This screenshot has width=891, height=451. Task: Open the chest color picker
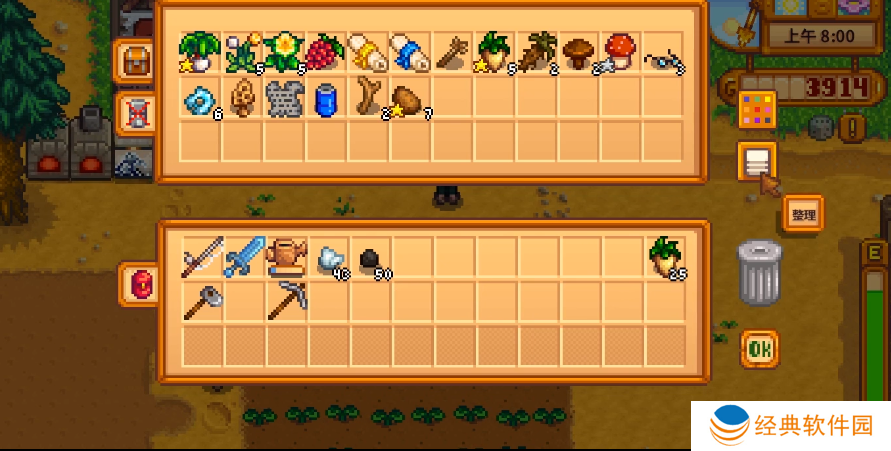(x=757, y=110)
